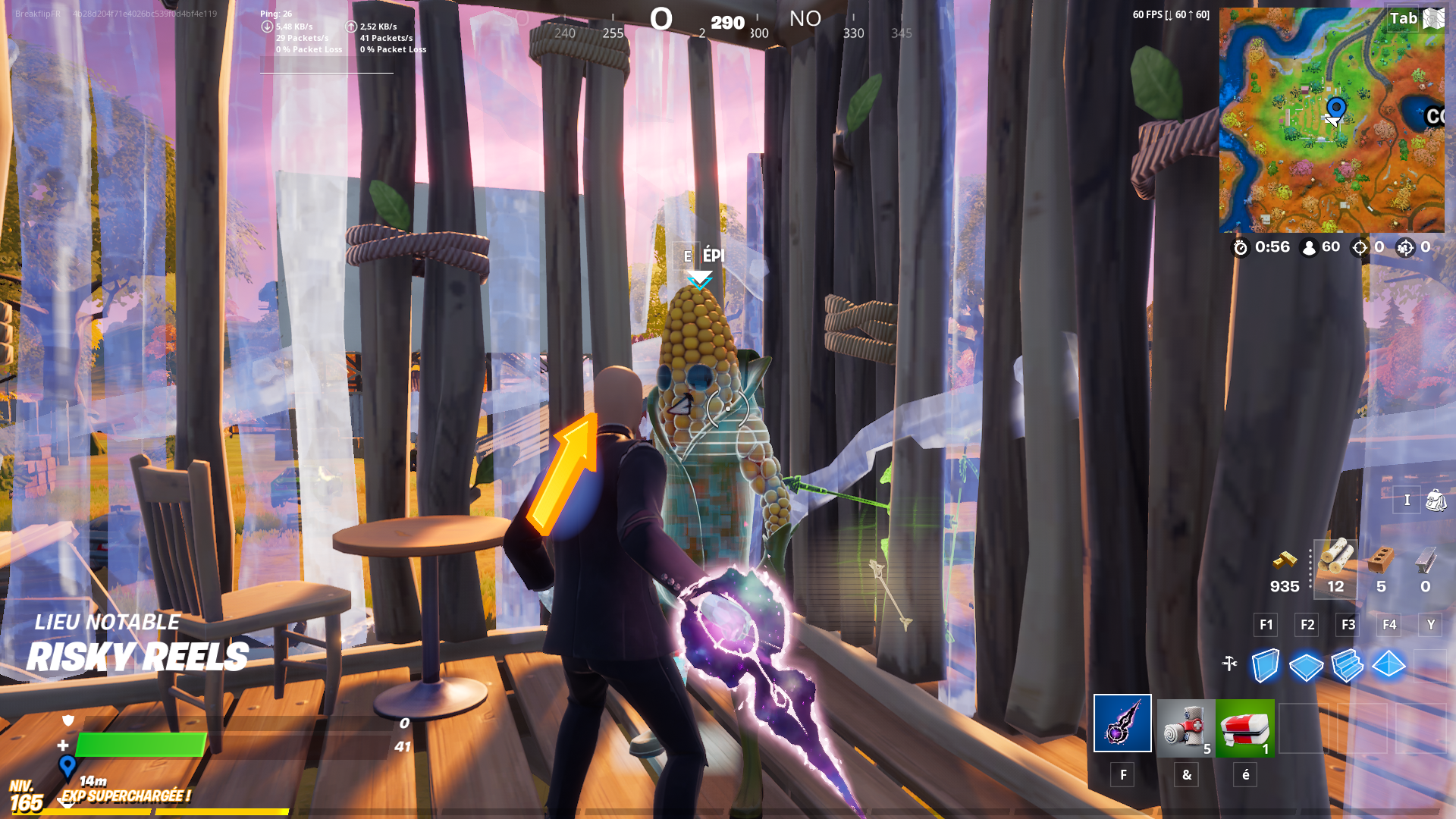Click the RISKY REELS location banner
The width and height of the screenshot is (1456, 819).
pos(139,655)
